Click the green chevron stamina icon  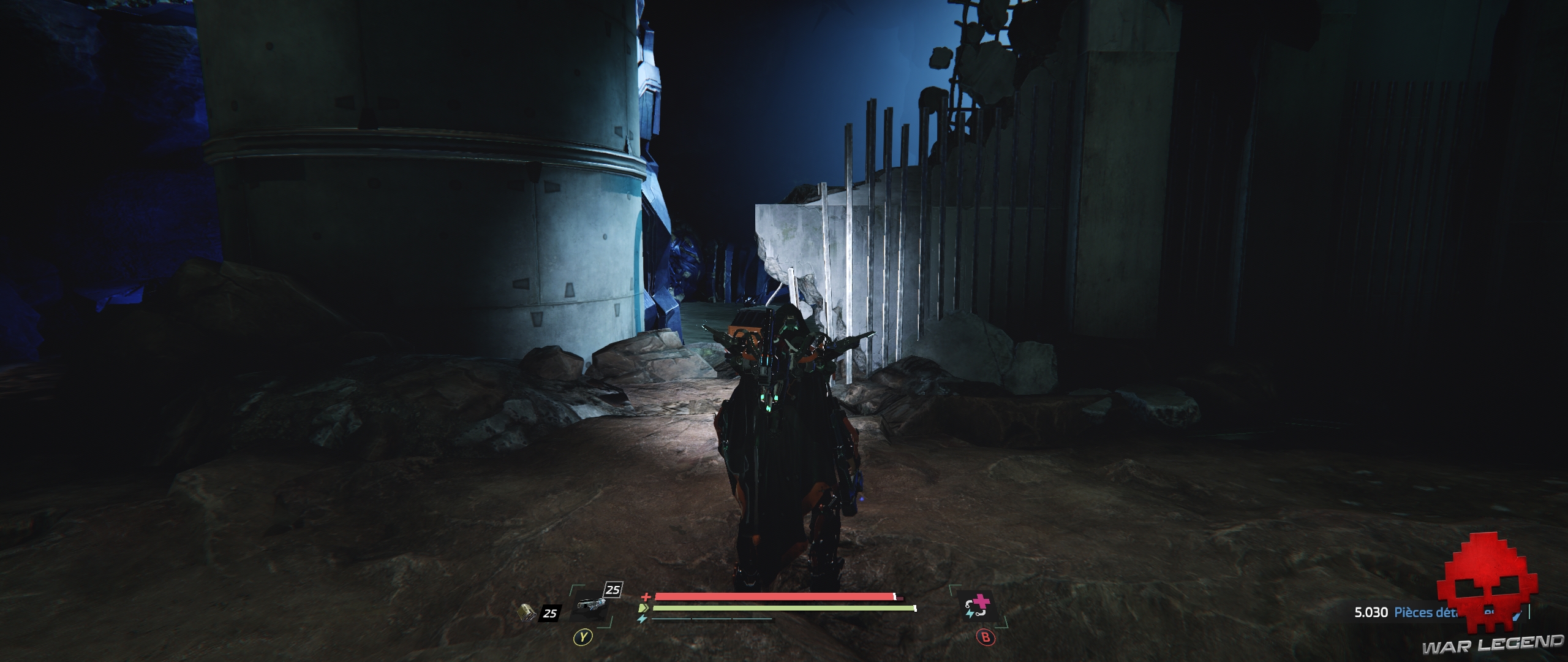coord(643,608)
